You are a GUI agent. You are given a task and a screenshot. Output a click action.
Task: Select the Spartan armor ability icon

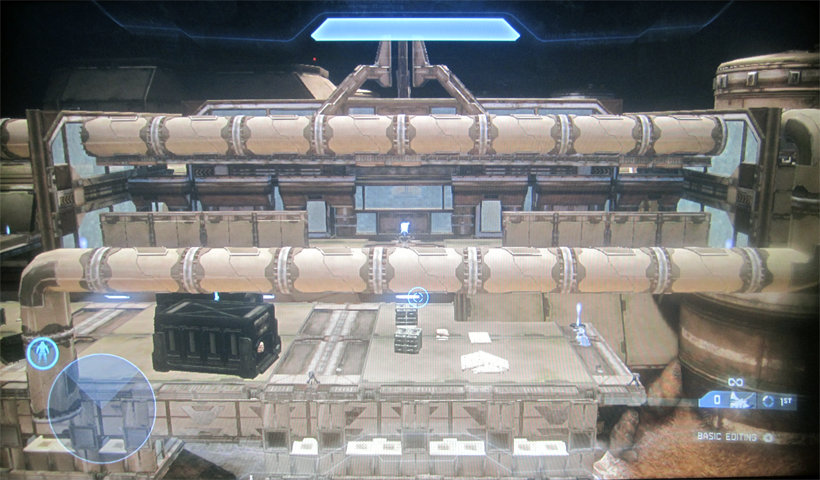coord(42,353)
